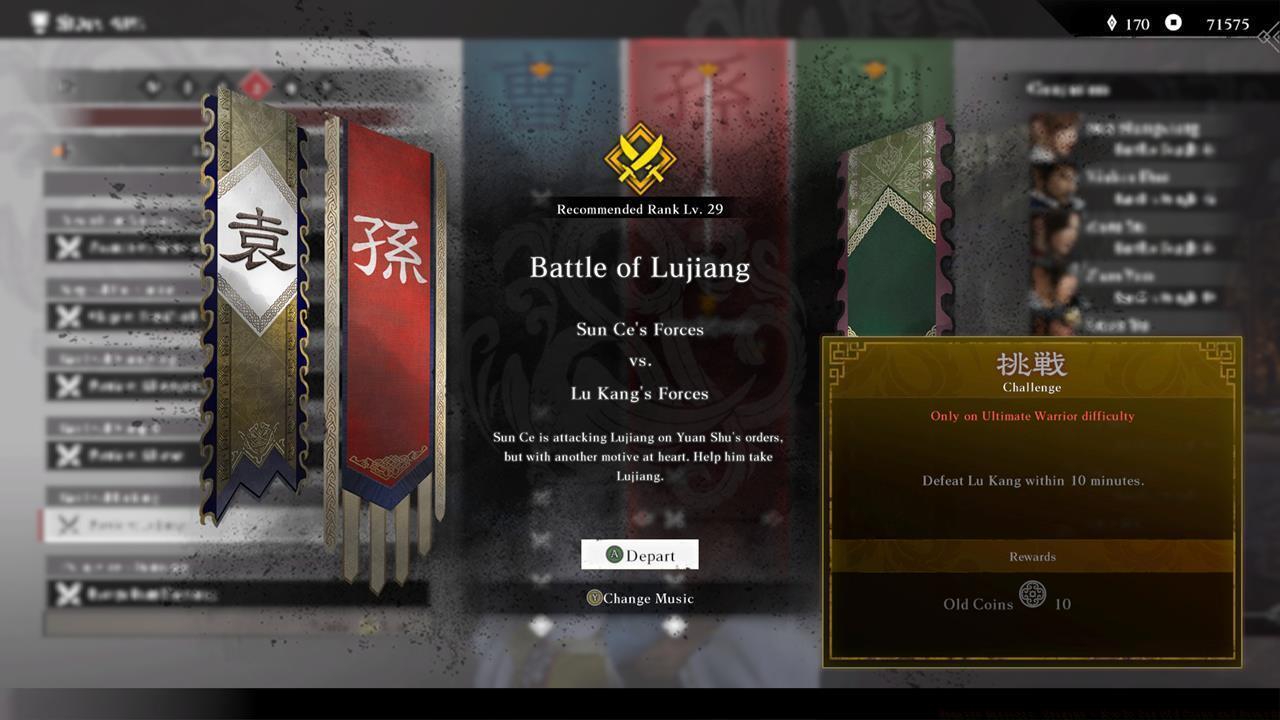Click the currency icon next to 170

(x=1114, y=23)
